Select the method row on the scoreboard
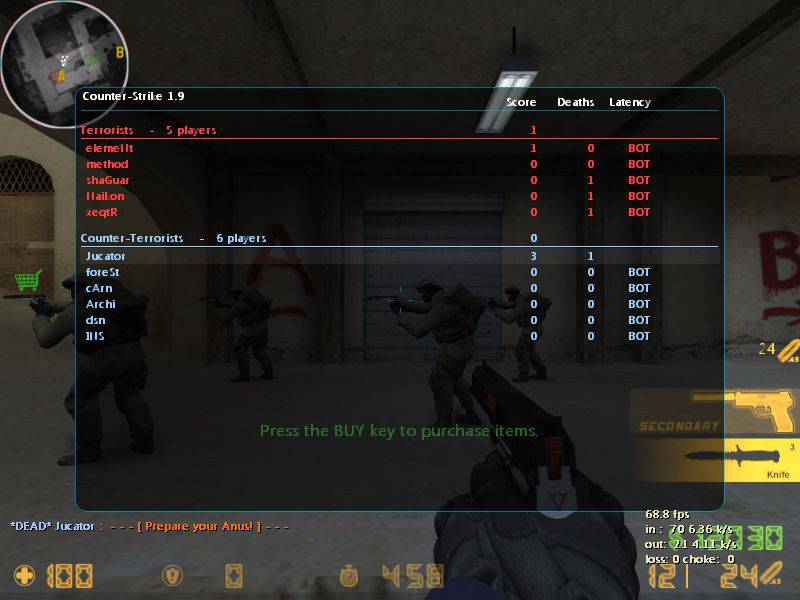Screen dimensions: 800x600 point(107,164)
